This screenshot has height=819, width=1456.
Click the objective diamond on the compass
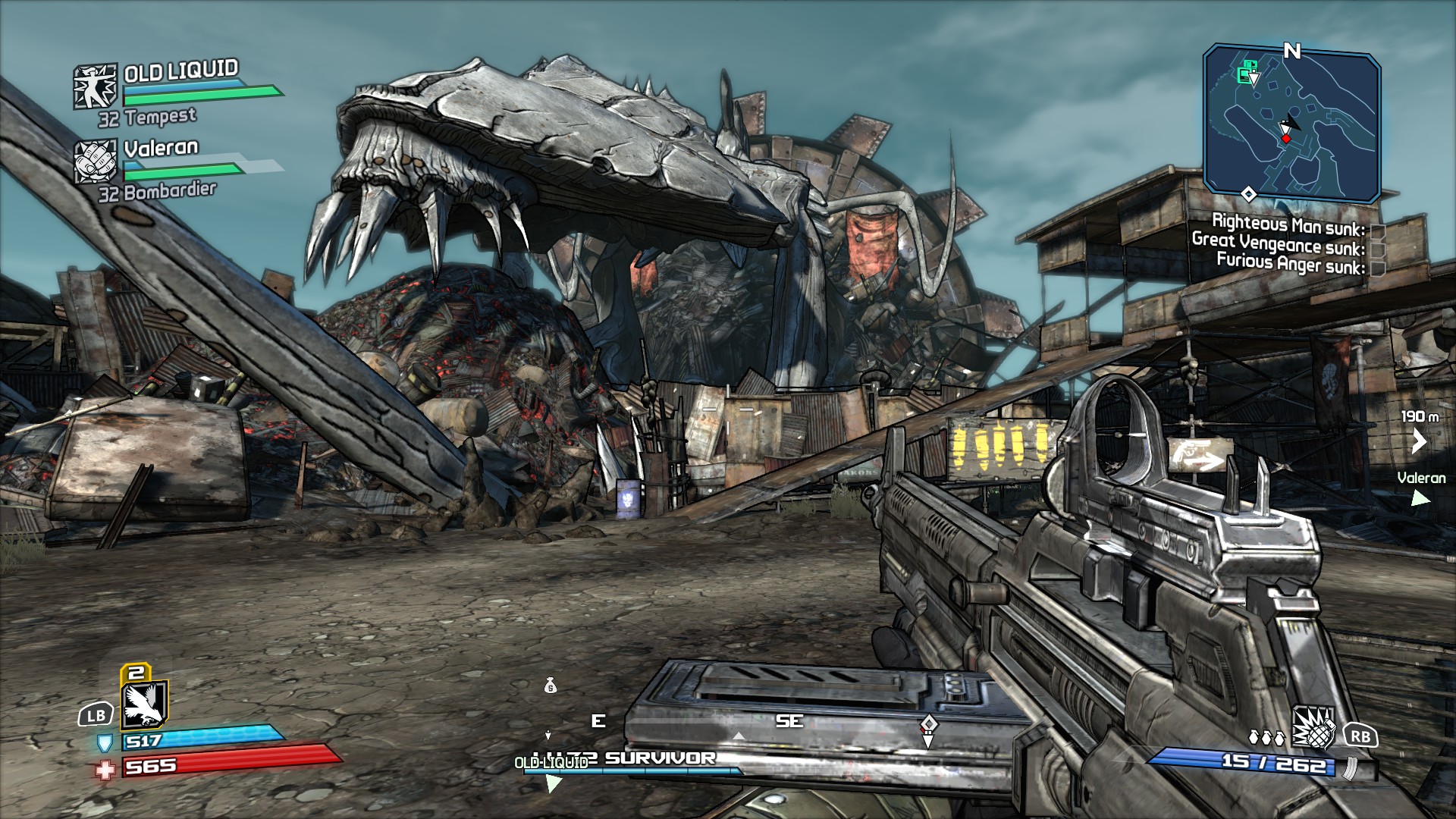(x=928, y=722)
